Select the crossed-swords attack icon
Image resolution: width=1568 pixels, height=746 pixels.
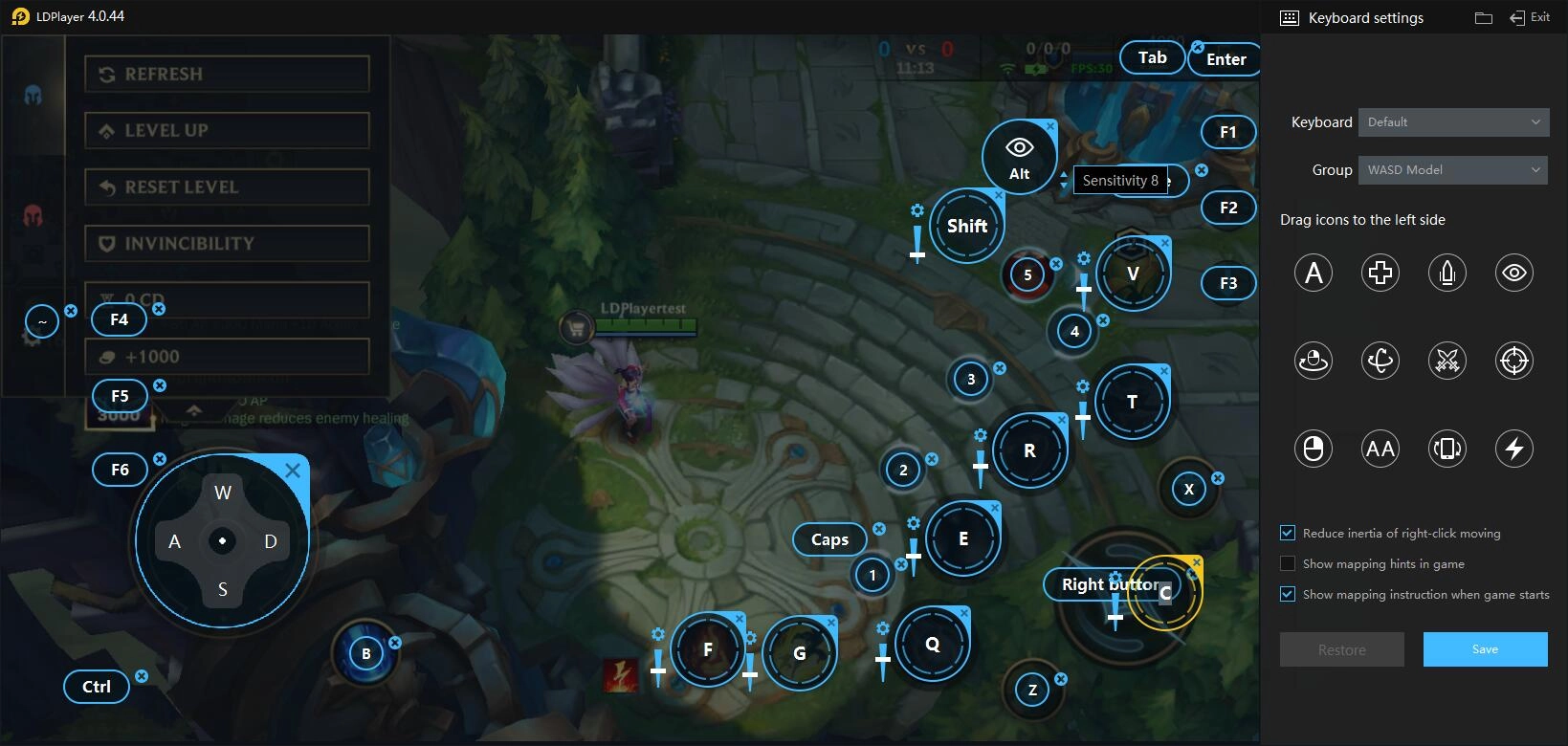(1447, 361)
